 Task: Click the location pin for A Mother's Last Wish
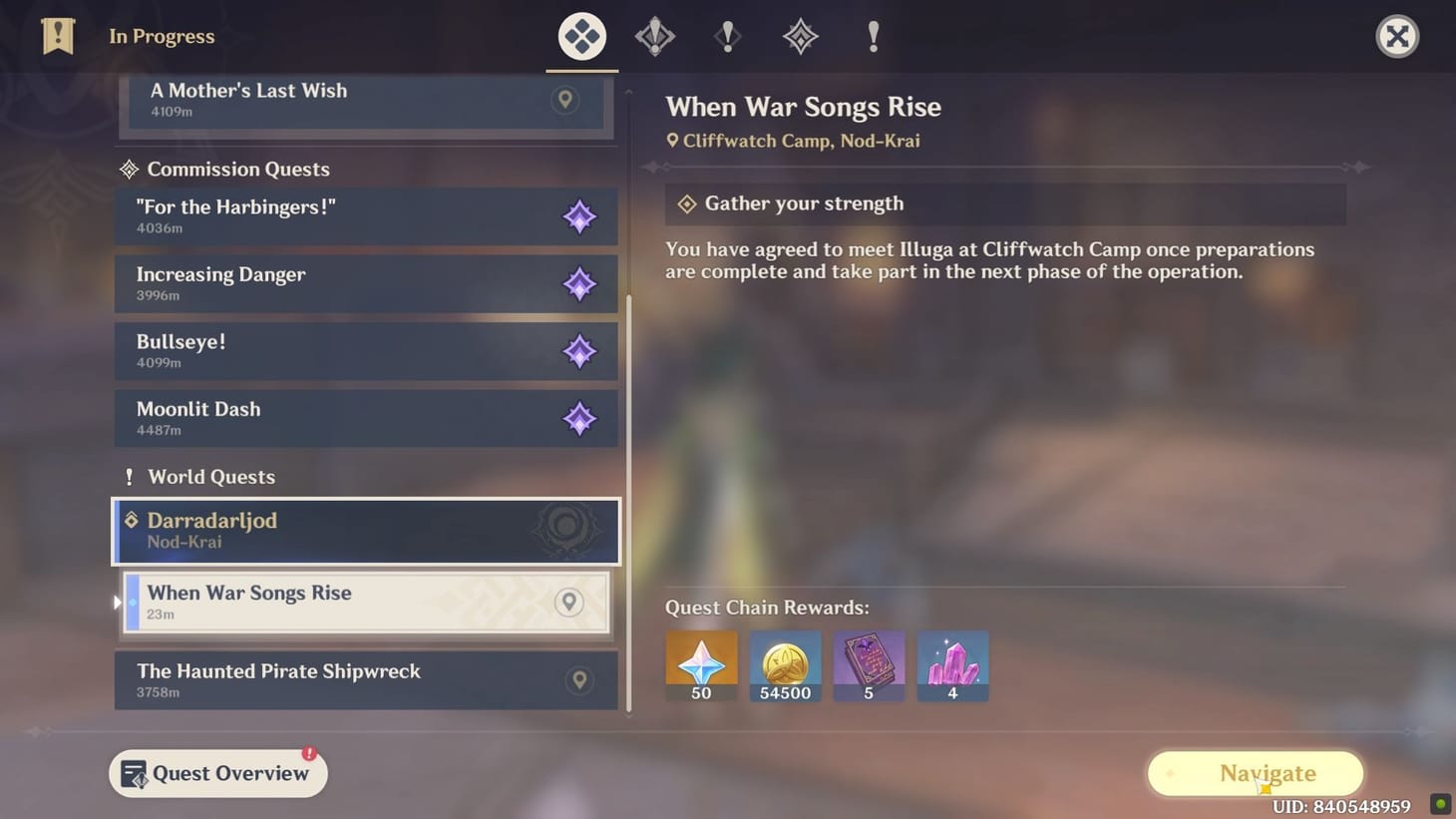(565, 100)
